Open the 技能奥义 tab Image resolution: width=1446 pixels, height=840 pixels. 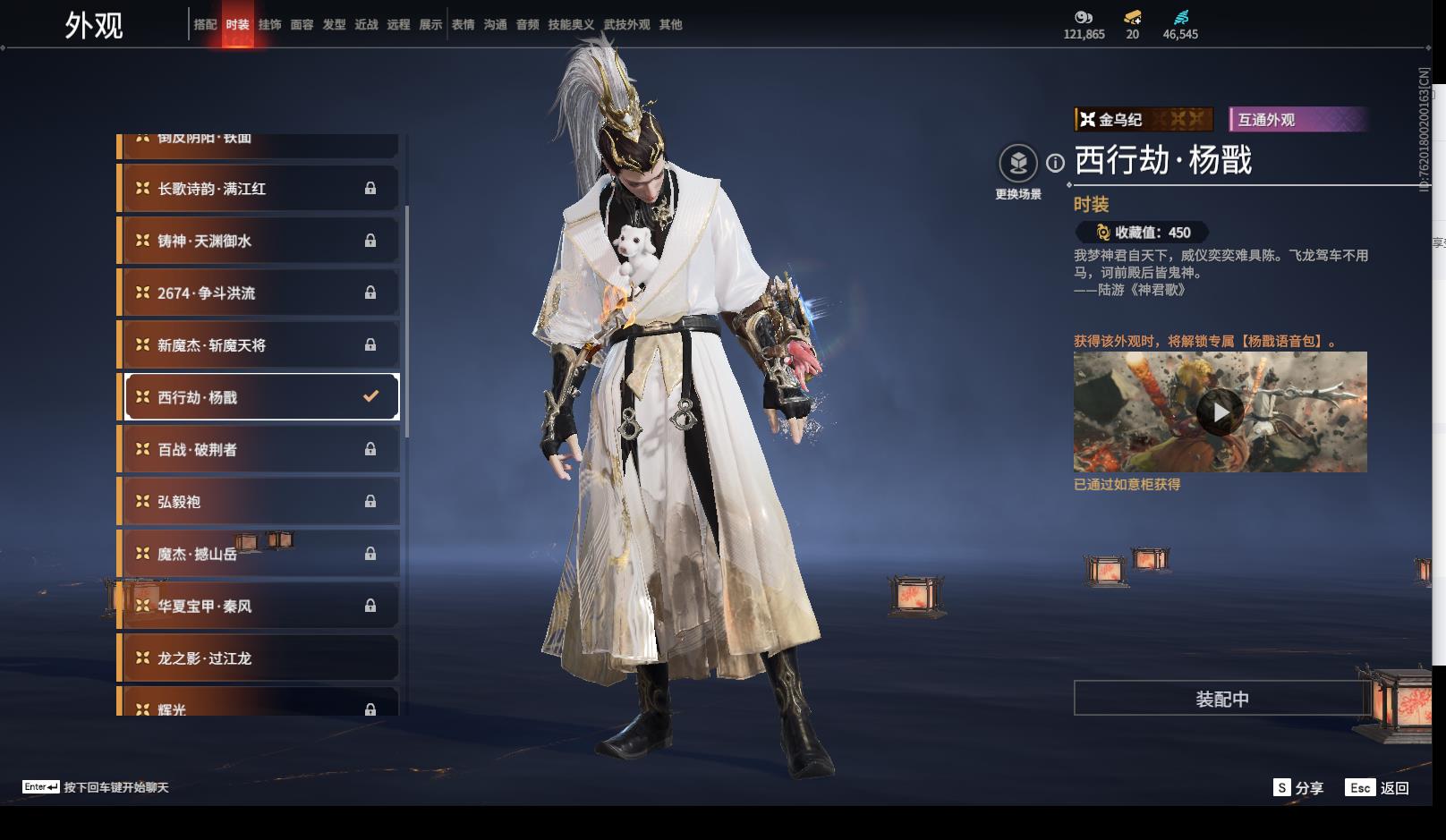(571, 25)
